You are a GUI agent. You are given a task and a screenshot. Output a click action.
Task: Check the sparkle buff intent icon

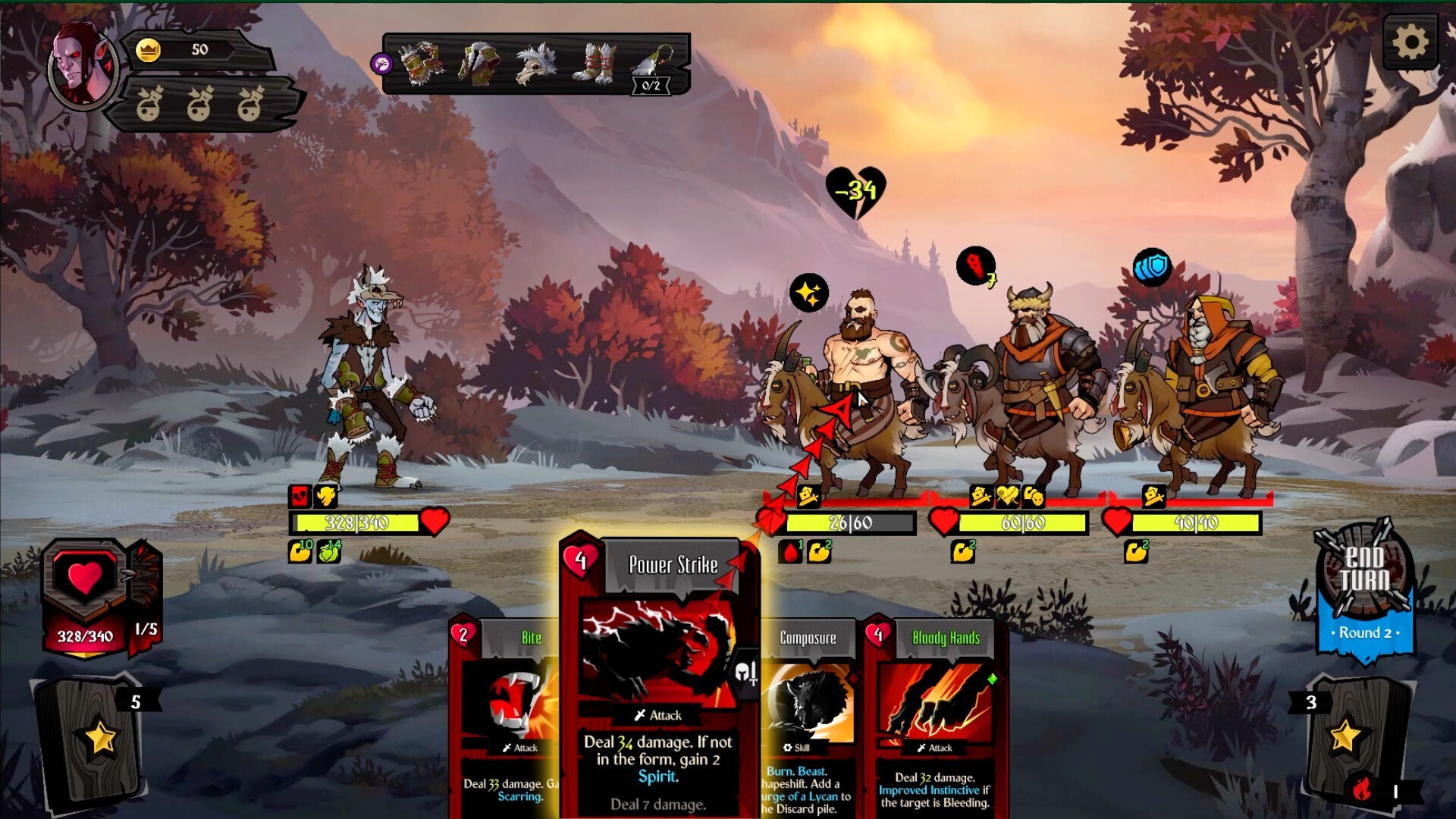(x=808, y=293)
